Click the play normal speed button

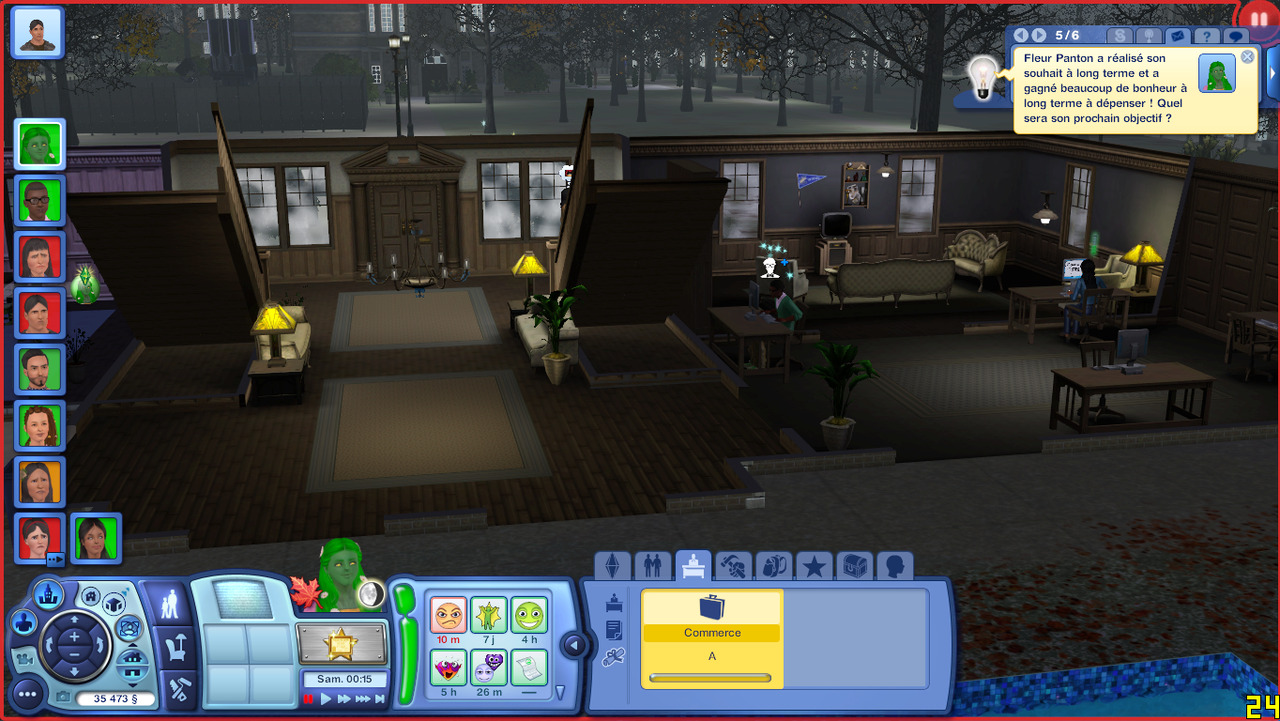pos(326,699)
